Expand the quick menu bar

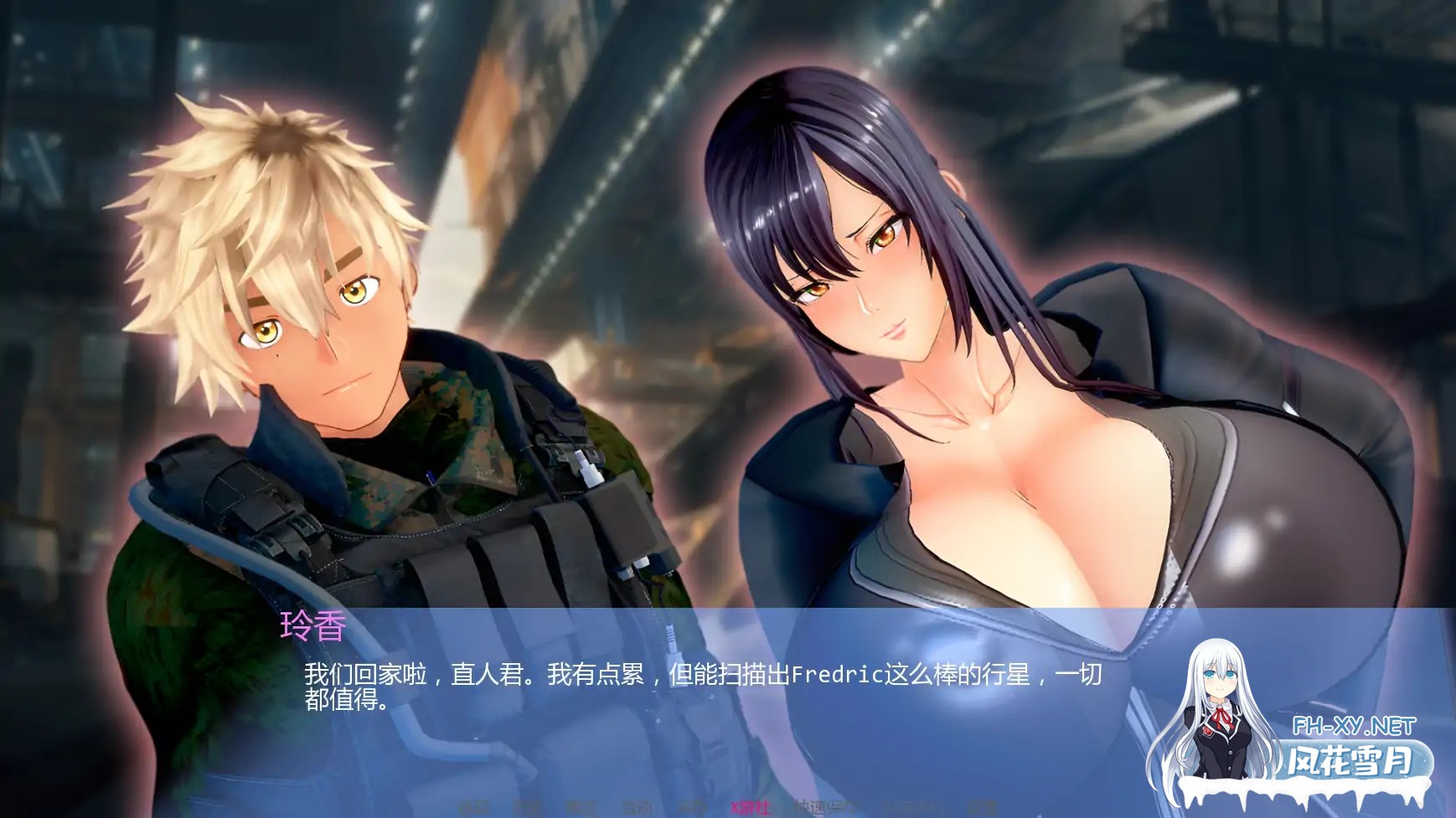coord(728,808)
